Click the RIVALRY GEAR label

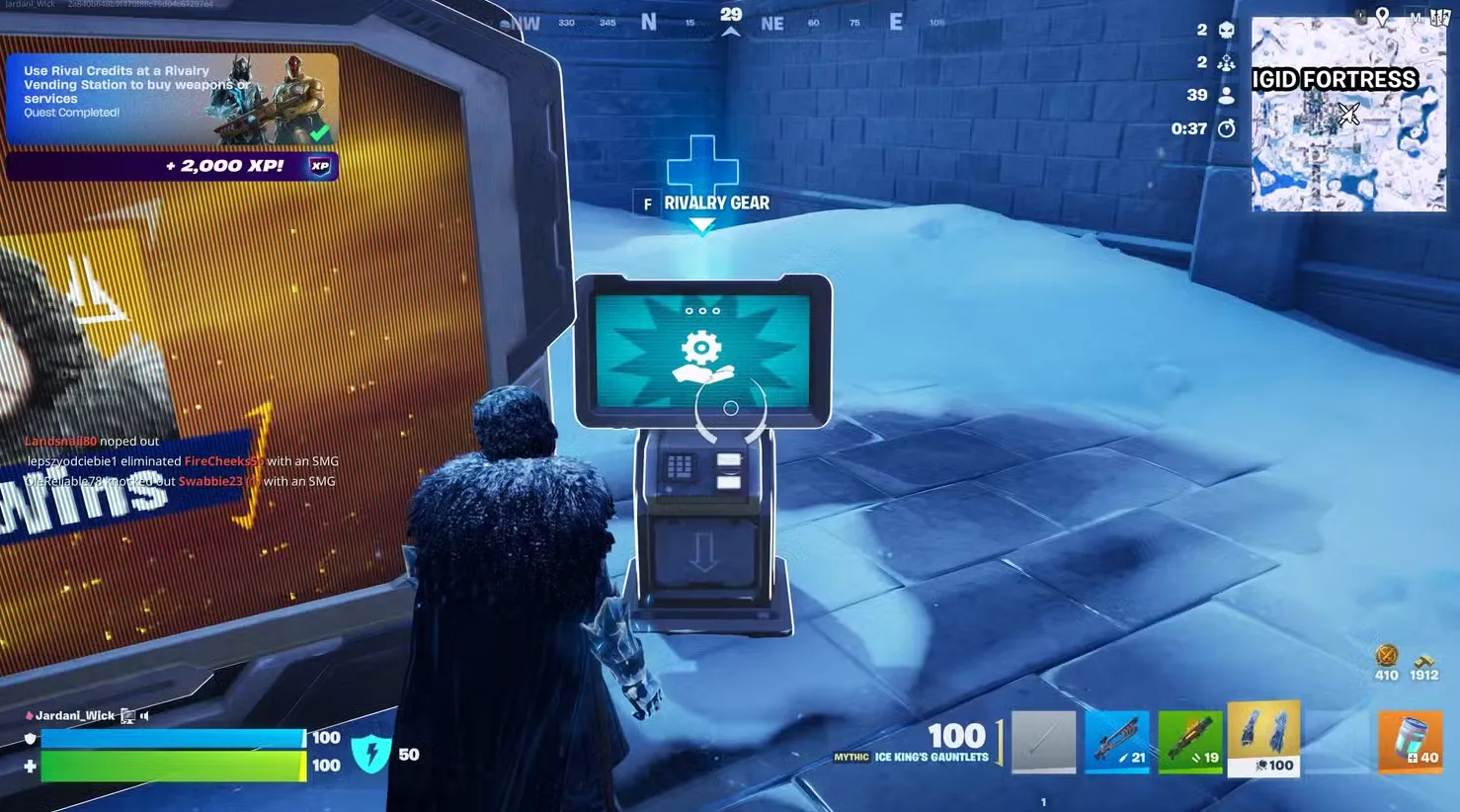[x=714, y=203]
